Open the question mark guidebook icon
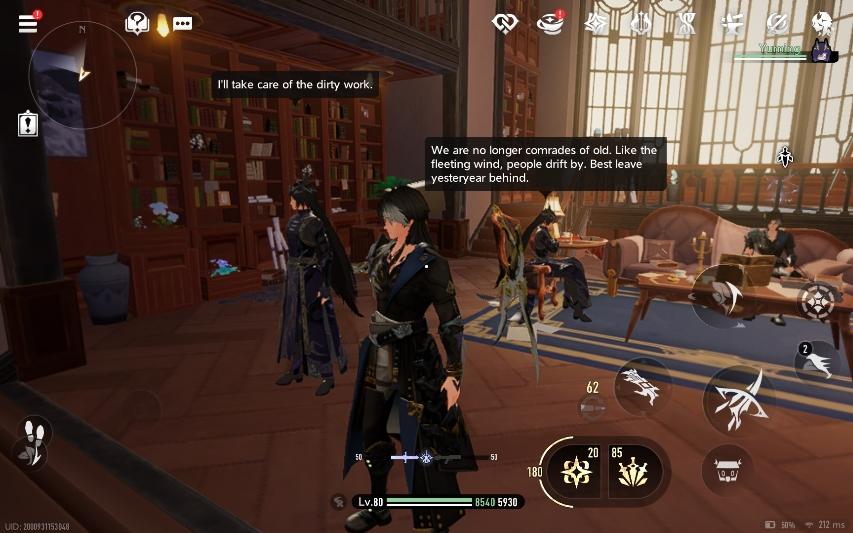Viewport: 853px width, 533px height. 137,24
